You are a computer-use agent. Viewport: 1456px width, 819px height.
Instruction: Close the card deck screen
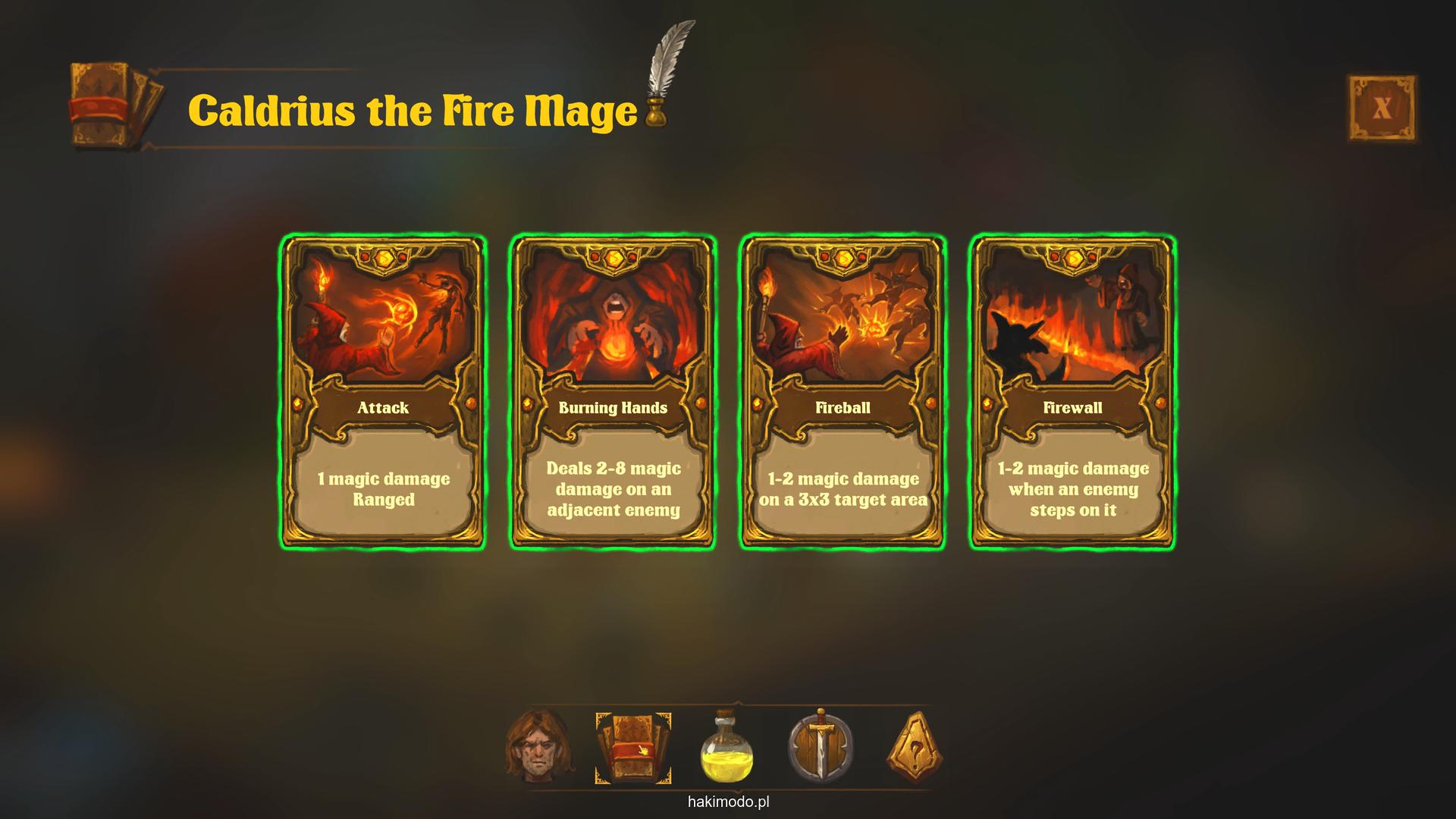point(1381,108)
